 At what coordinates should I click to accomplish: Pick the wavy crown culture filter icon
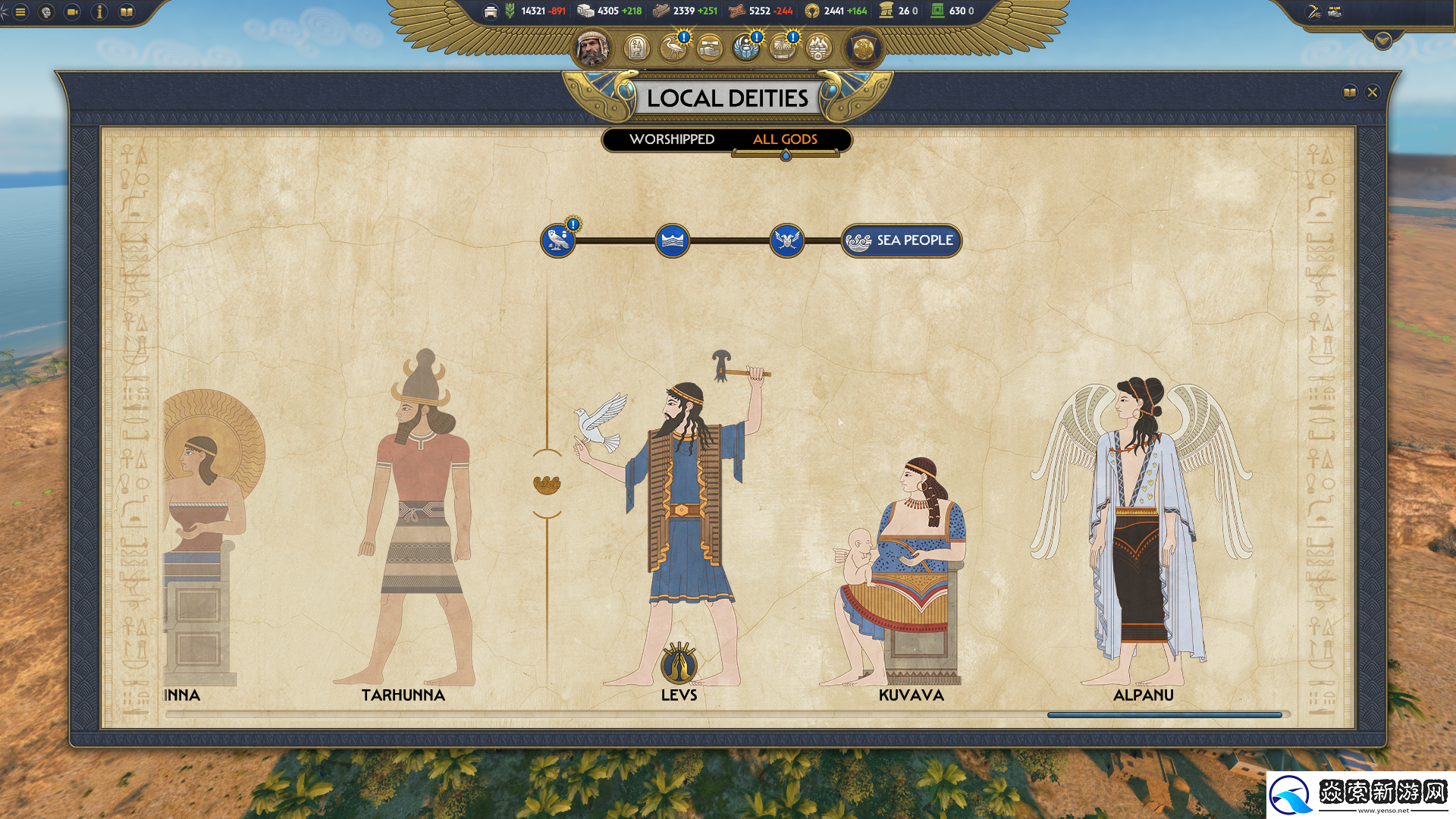click(672, 241)
